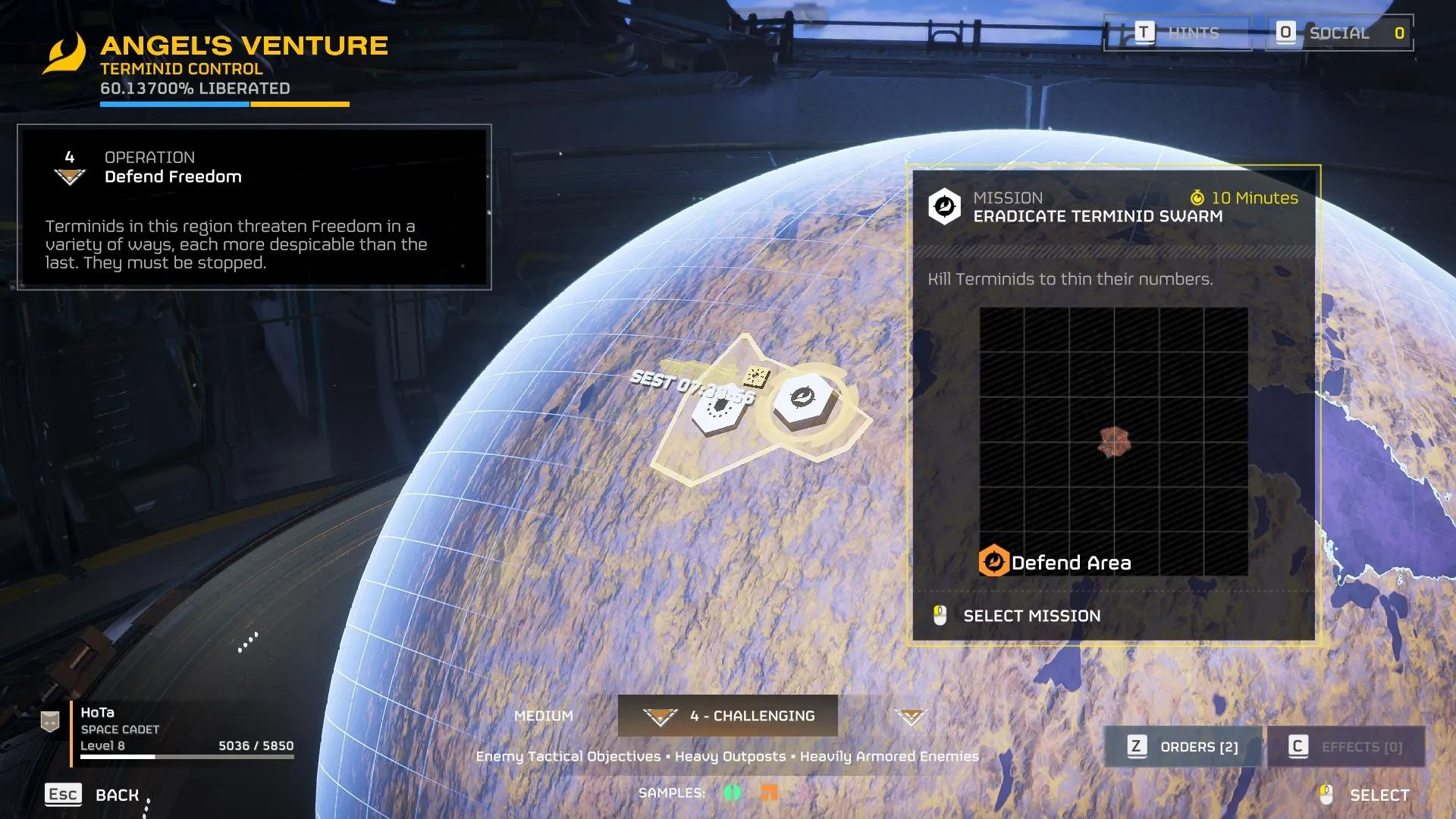Select the Eradicate Terminid Swarm map marker
The width and height of the screenshot is (1456, 819).
coord(804,400)
